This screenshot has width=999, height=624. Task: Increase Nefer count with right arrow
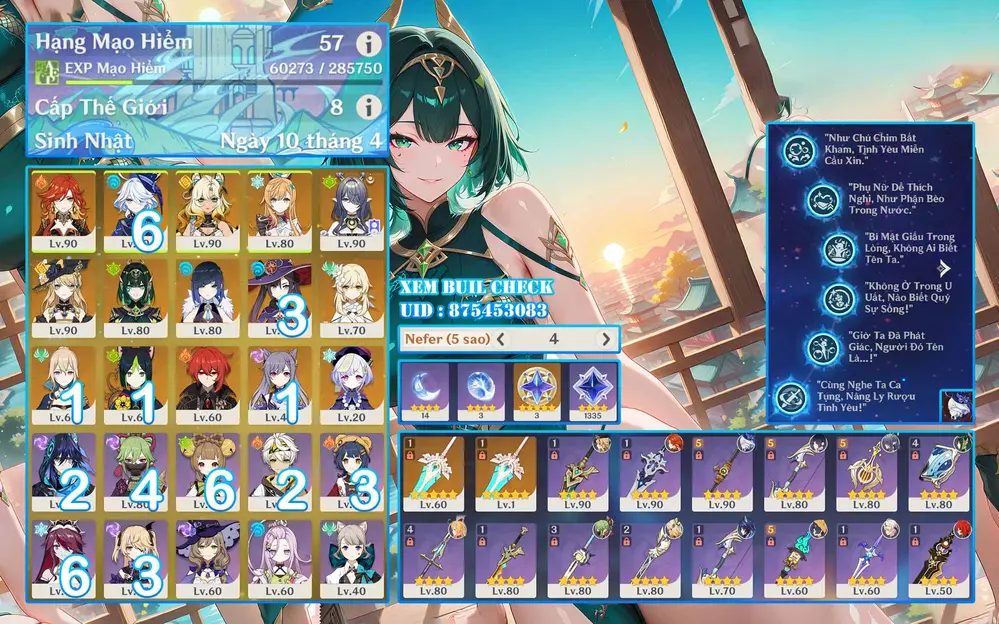click(x=604, y=340)
